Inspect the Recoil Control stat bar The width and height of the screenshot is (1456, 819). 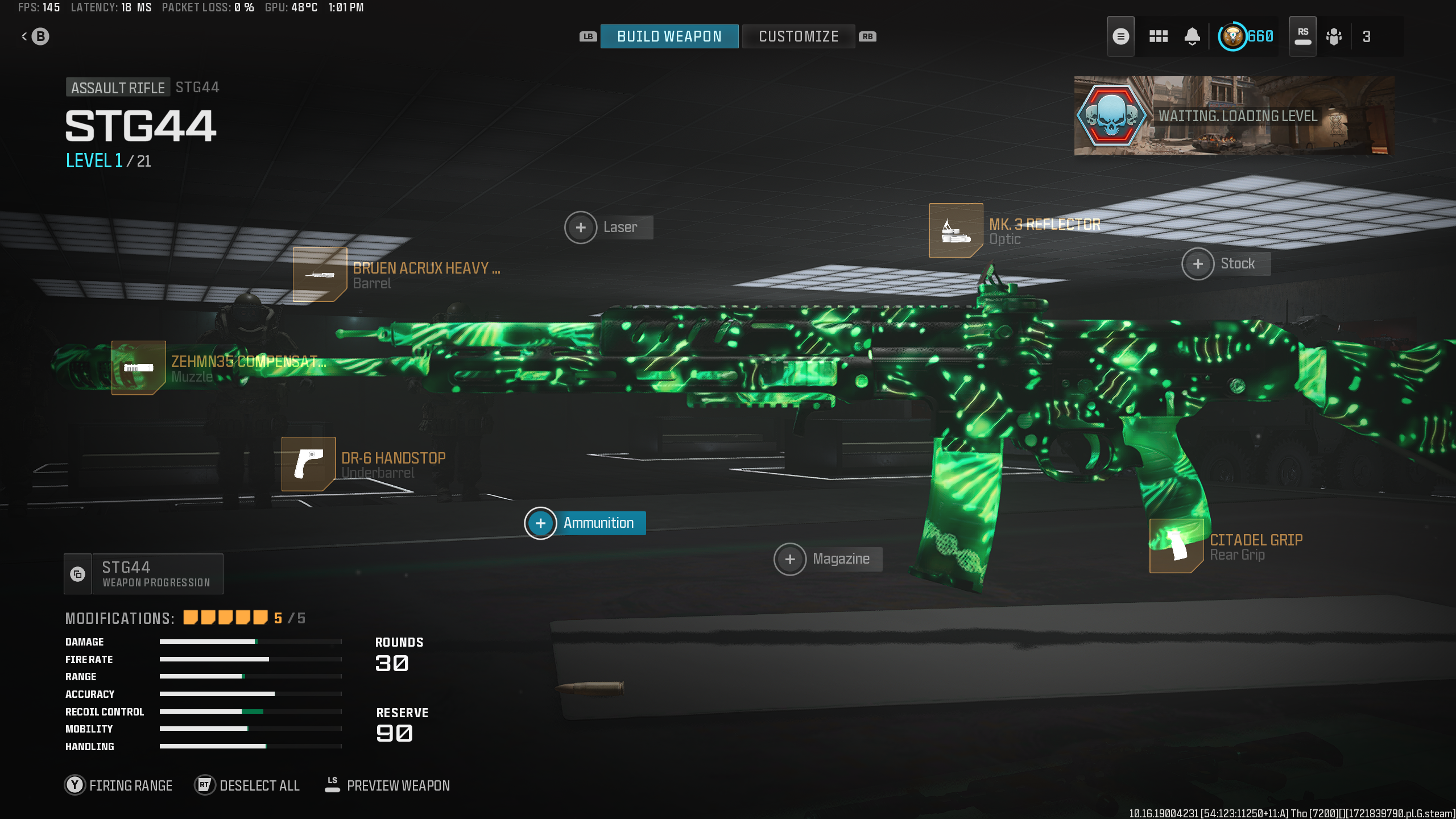coord(250,711)
